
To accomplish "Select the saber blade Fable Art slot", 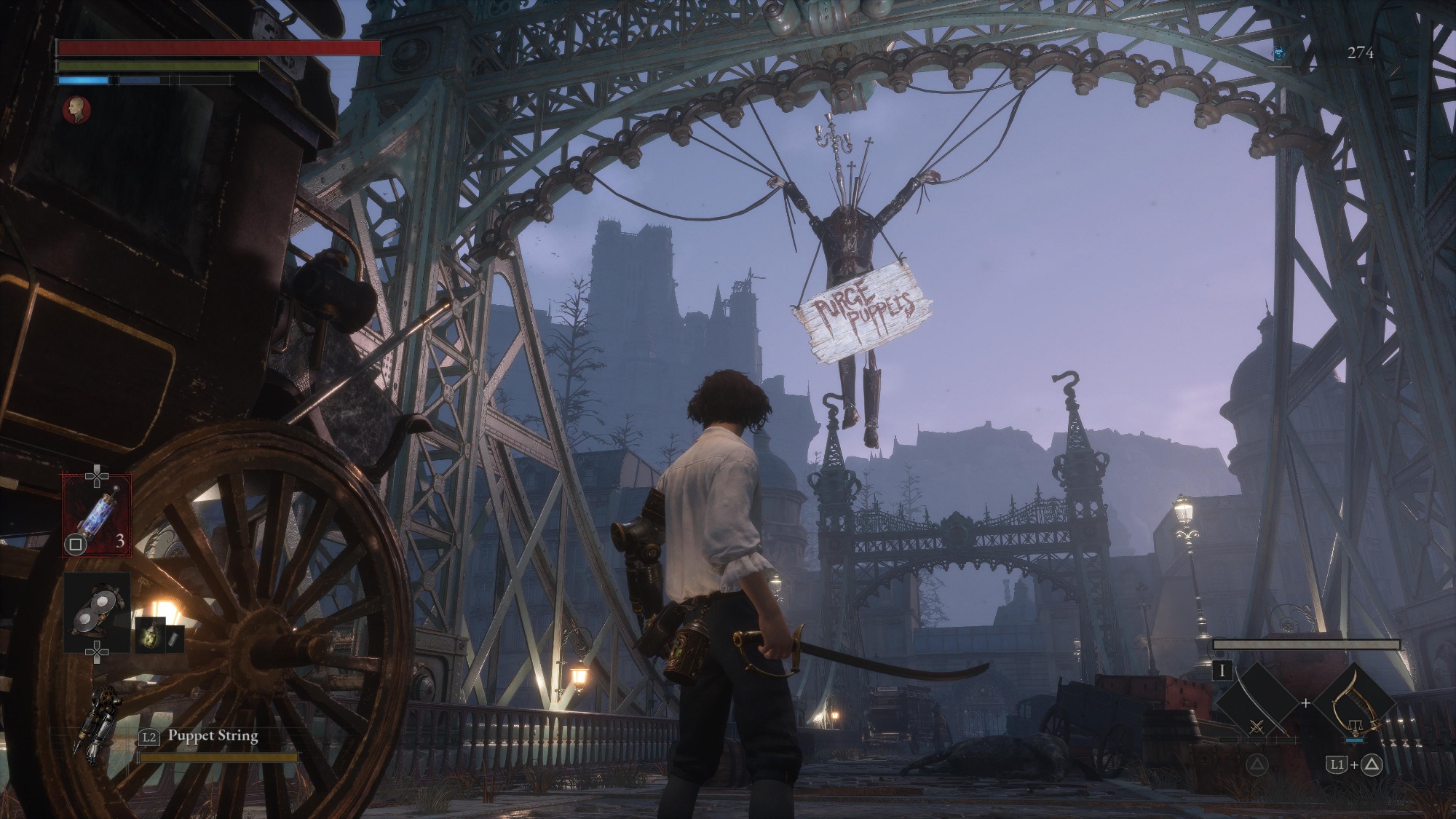I will coord(1257,704).
